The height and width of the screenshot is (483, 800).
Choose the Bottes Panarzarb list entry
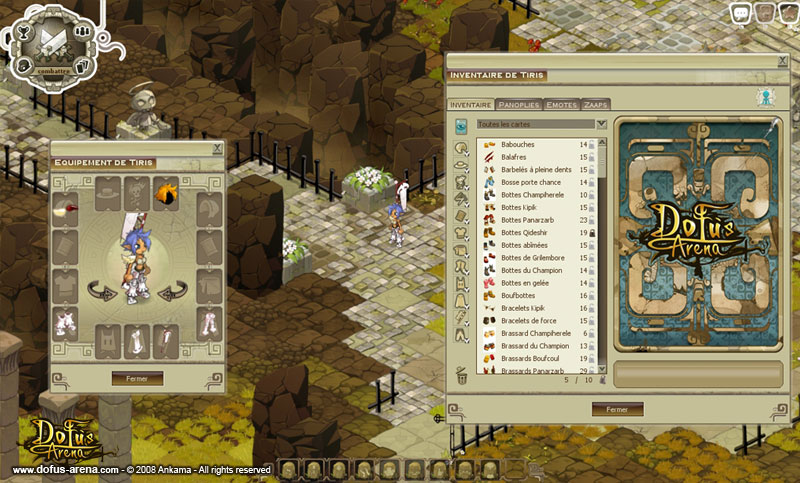tap(526, 220)
